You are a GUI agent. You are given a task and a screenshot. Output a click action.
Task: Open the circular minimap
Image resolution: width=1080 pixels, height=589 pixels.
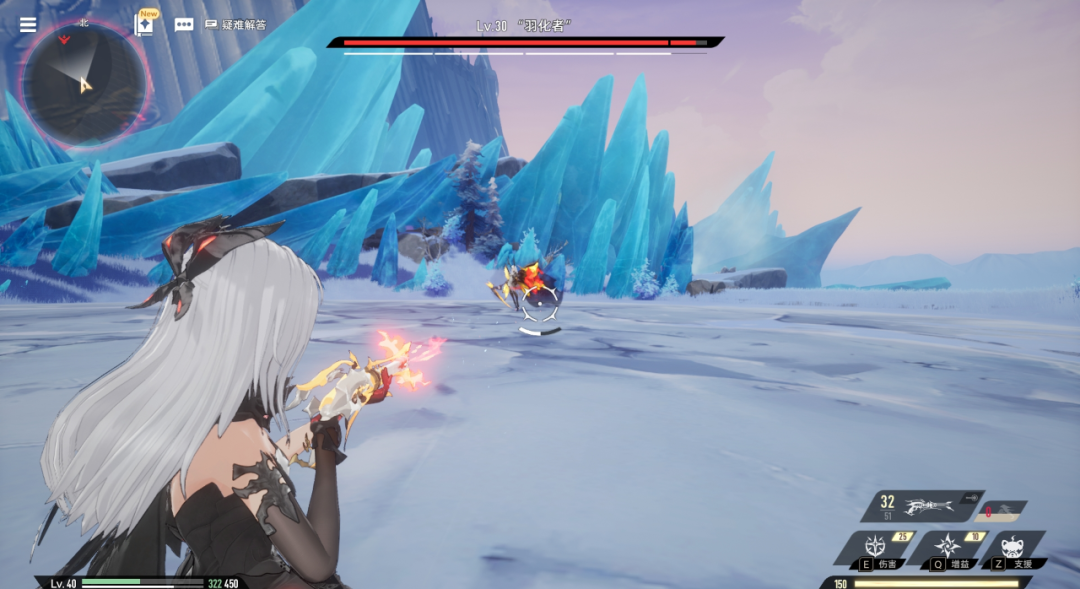click(x=84, y=82)
